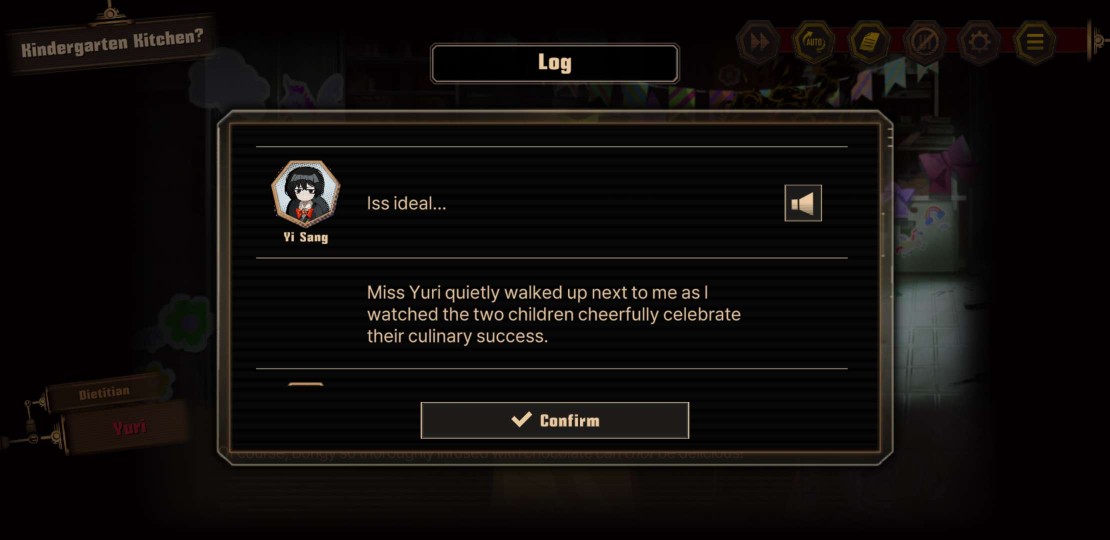Confirm and close the Log window
Image resolution: width=1110 pixels, height=540 pixels.
[555, 420]
